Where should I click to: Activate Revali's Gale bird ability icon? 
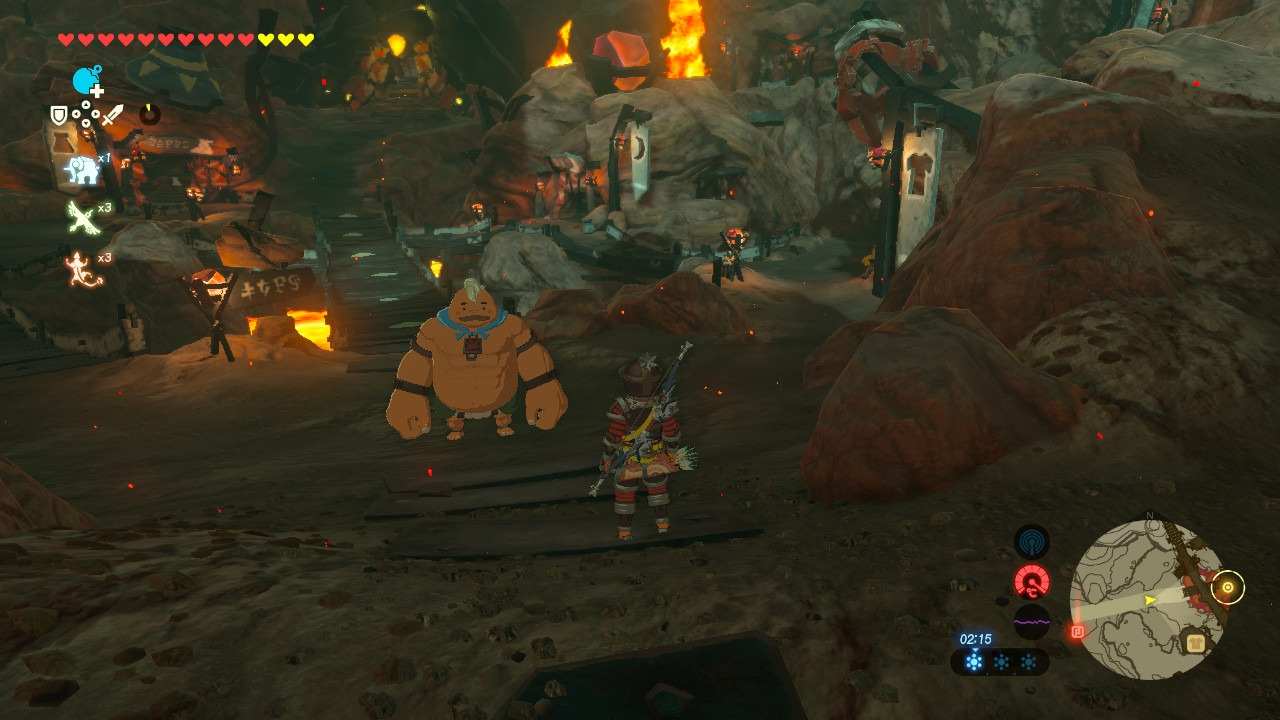[x=83, y=217]
